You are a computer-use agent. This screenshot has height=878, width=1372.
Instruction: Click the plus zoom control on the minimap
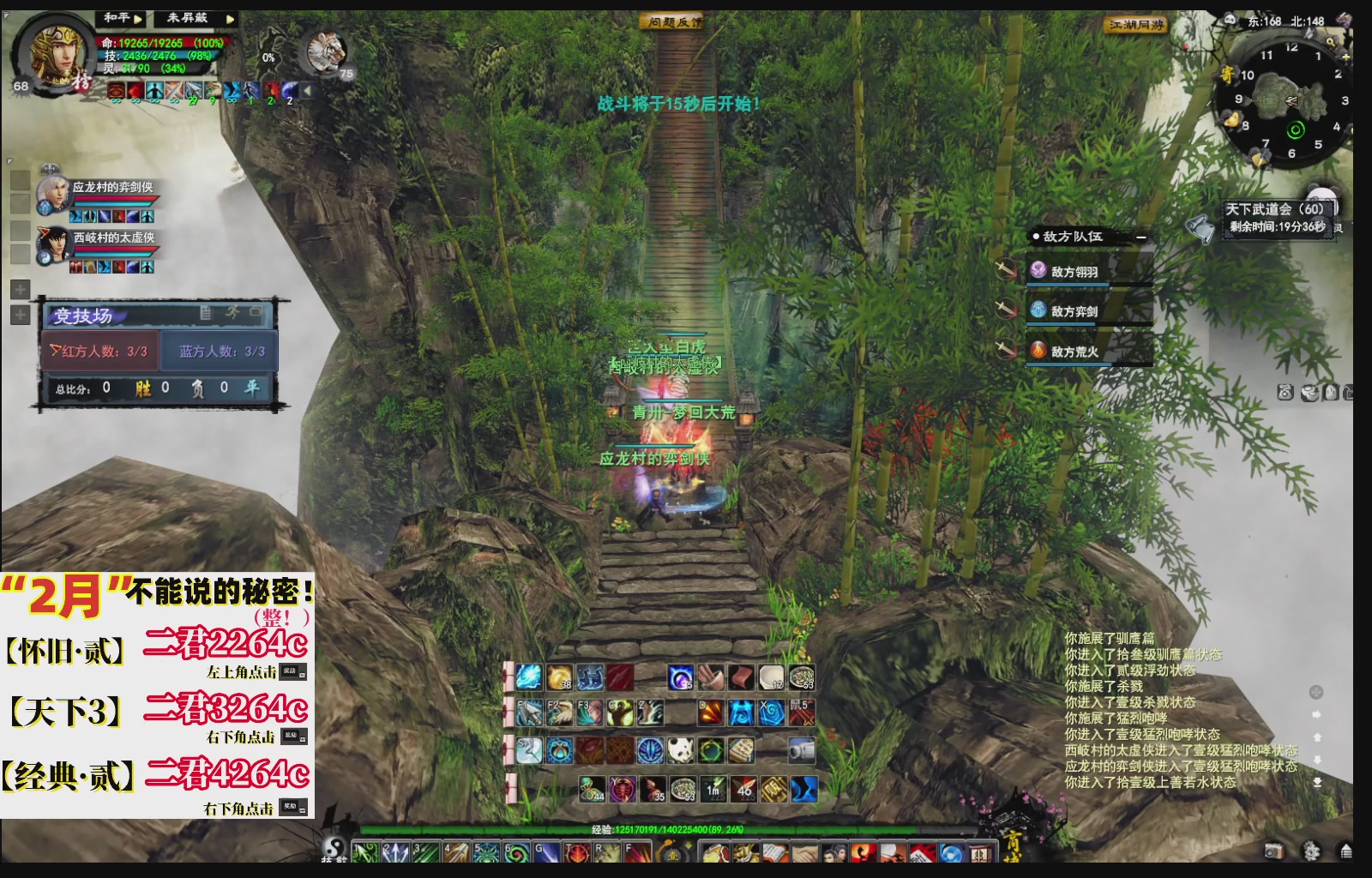(x=1345, y=57)
